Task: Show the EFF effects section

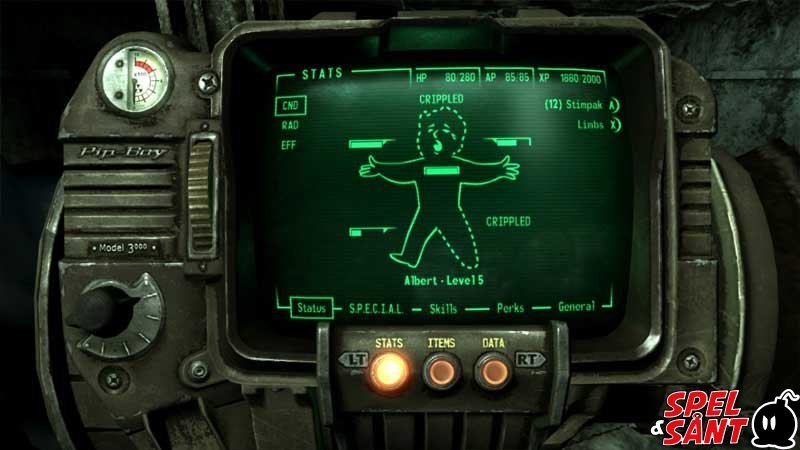Action: [x=291, y=145]
